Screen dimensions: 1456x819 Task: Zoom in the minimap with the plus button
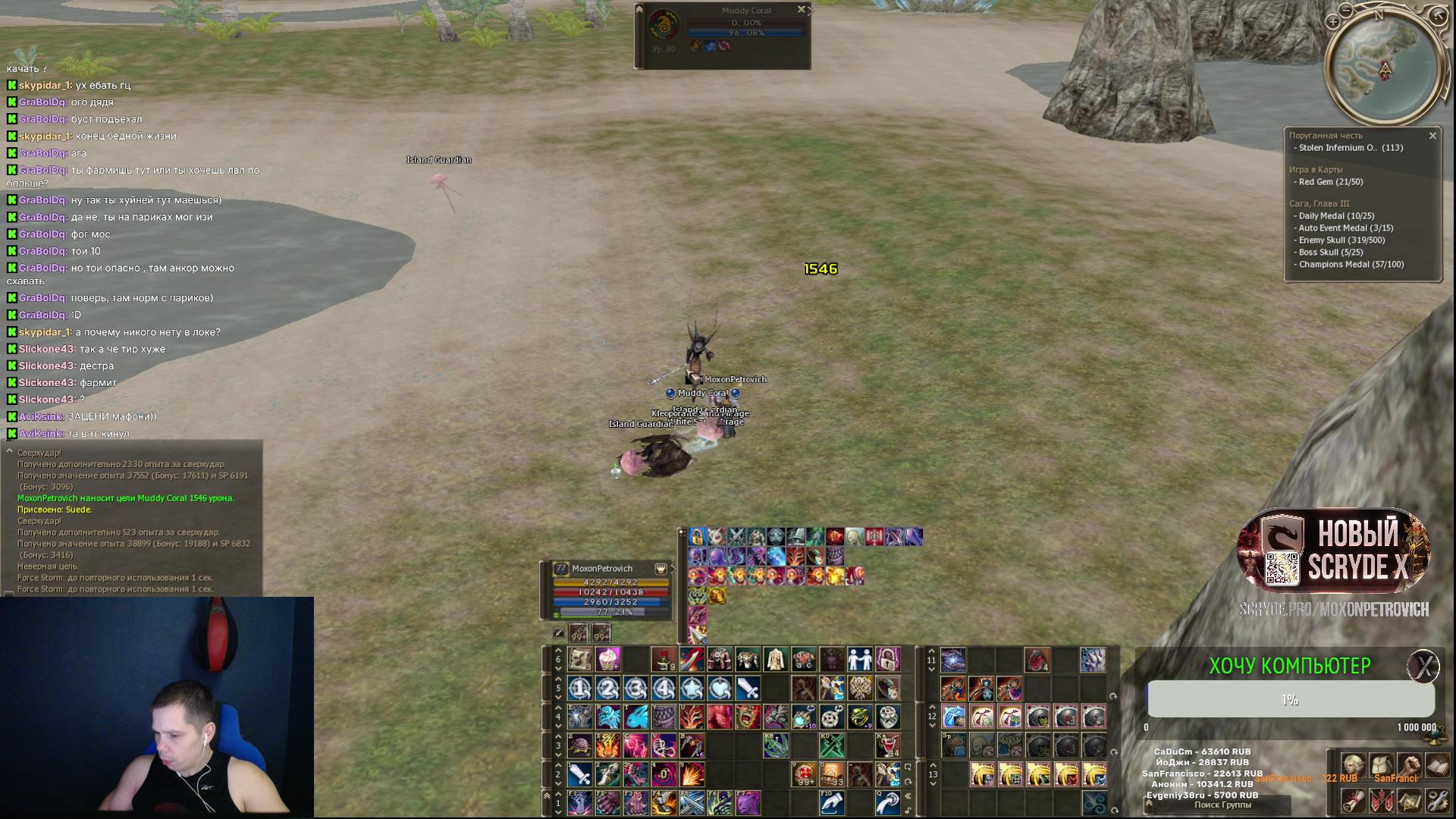1333,22
